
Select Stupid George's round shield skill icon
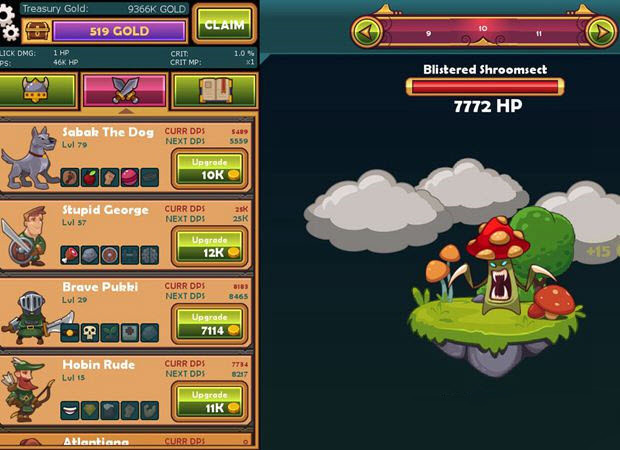click(x=110, y=255)
